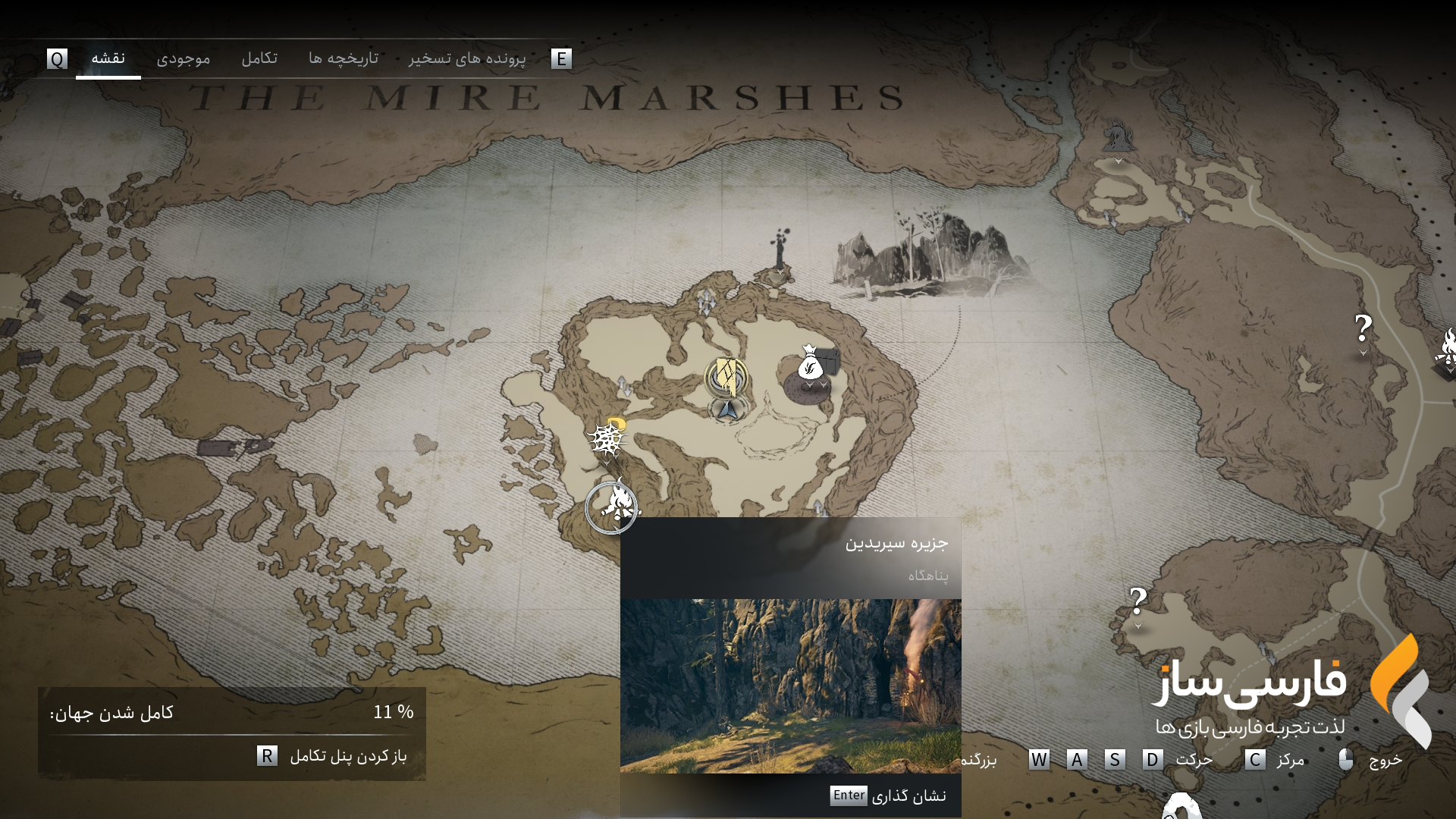
Task: Select the horse head map marker
Action: tap(1118, 140)
